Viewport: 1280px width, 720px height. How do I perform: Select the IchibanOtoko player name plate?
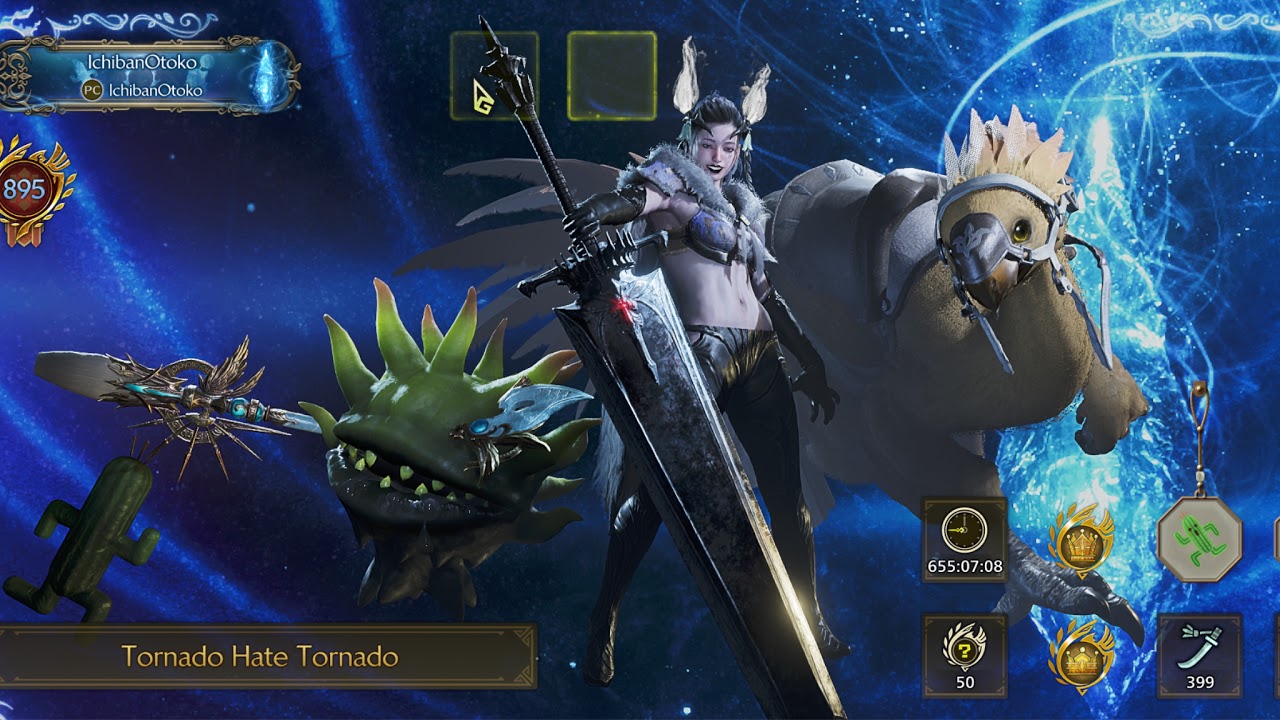click(150, 76)
